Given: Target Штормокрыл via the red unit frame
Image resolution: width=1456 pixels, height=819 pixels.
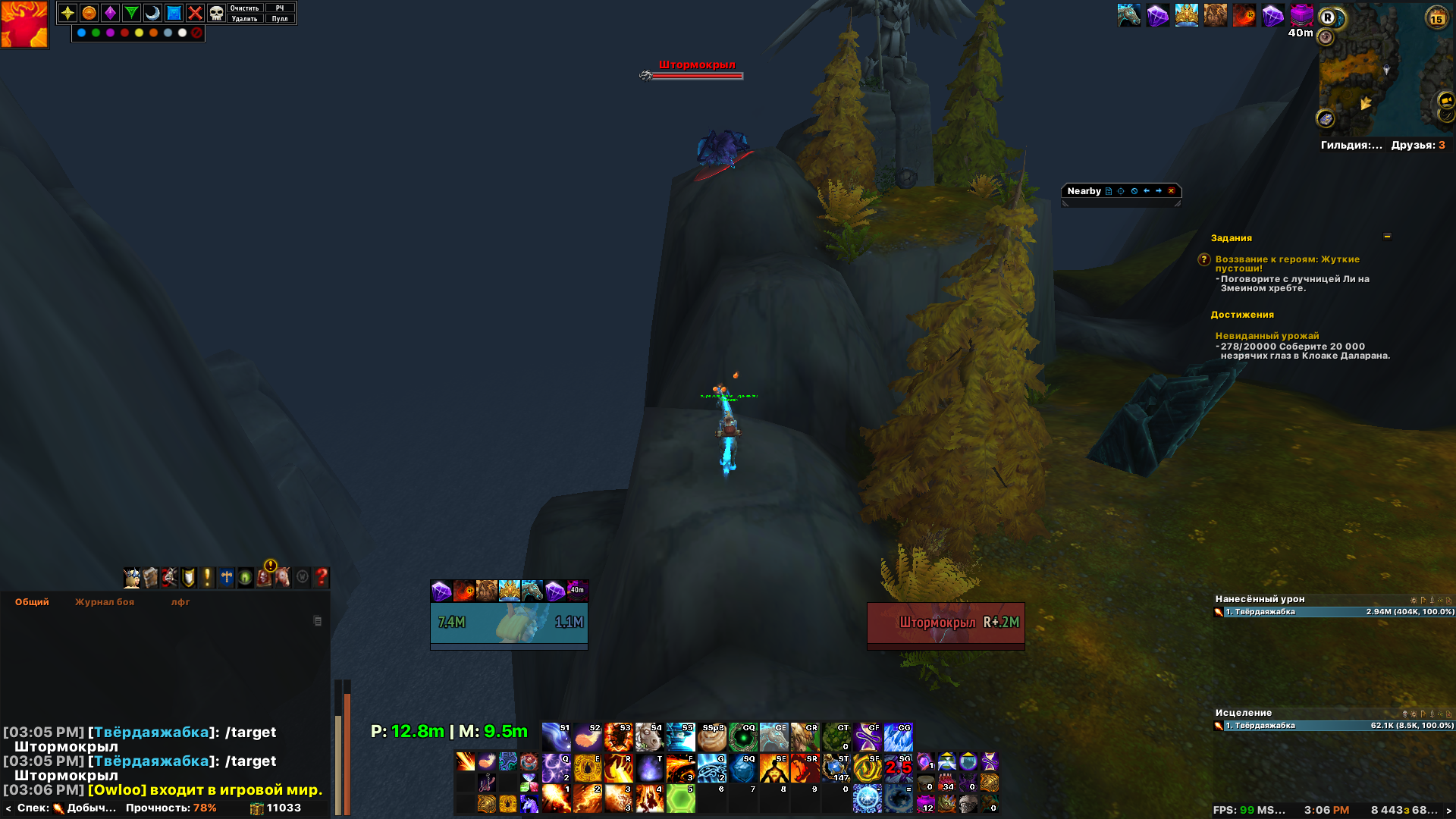Looking at the screenshot, I should coord(945,623).
